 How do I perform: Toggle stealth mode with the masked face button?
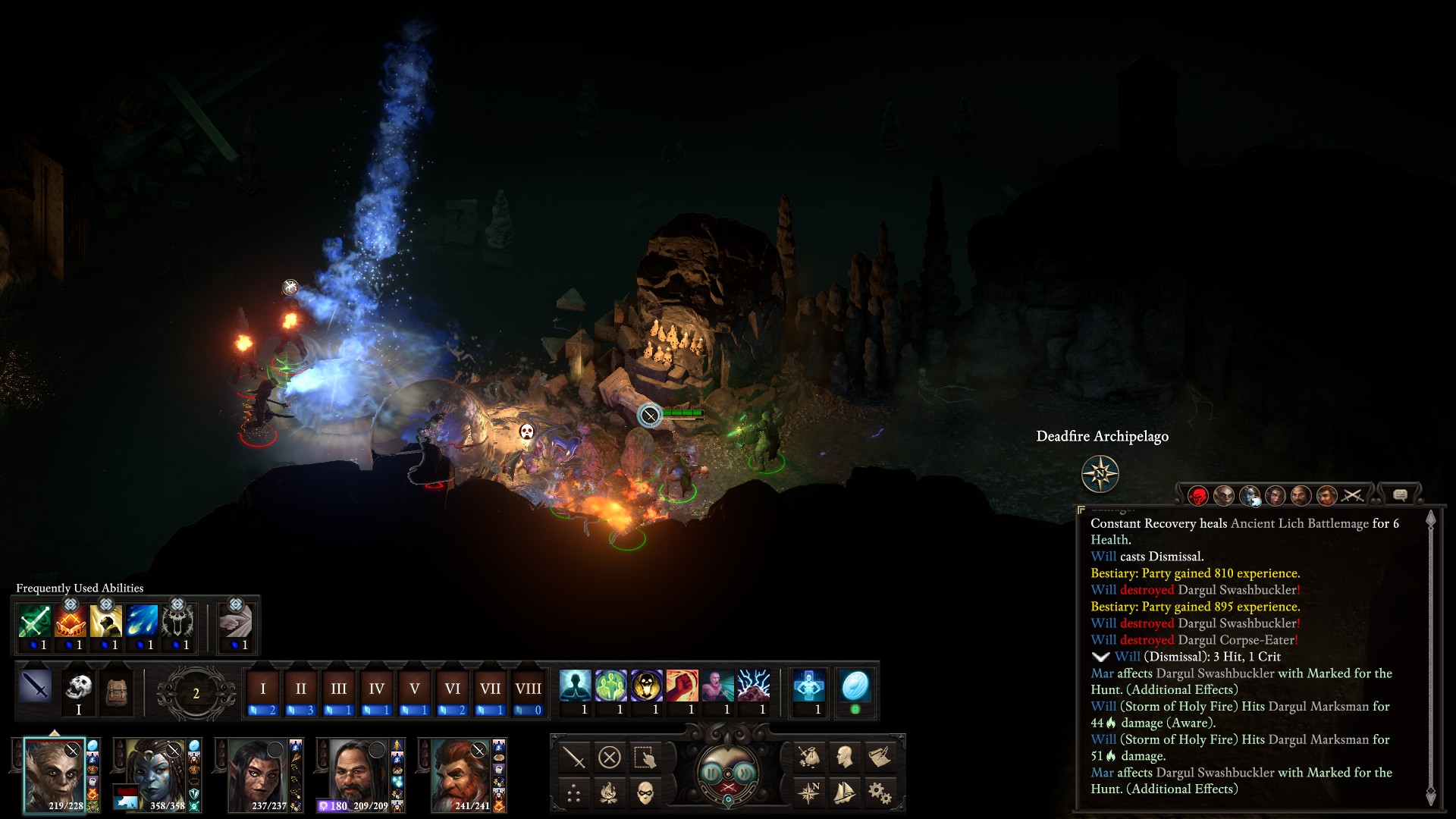[x=645, y=793]
